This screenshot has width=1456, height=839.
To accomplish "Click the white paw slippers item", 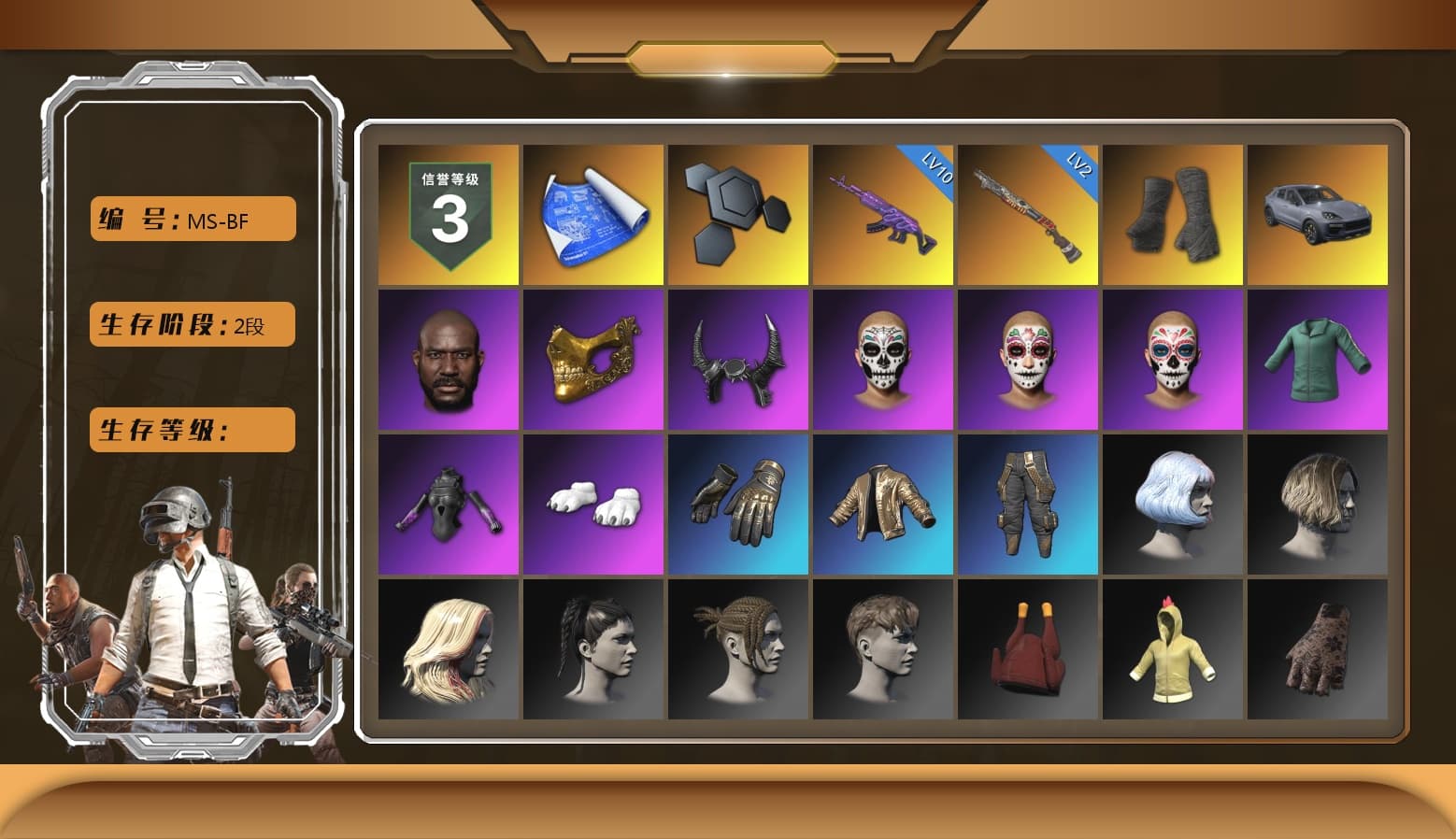I will (592, 505).
